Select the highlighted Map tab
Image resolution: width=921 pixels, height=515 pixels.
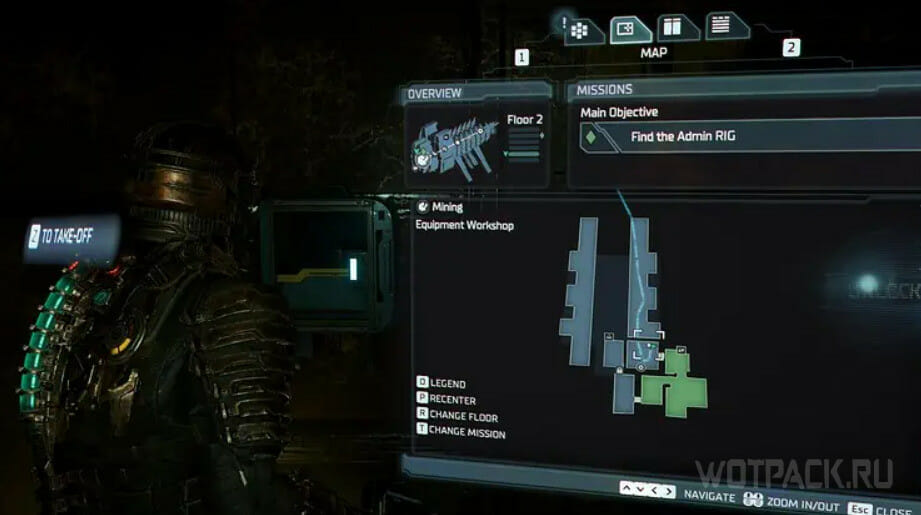click(x=626, y=28)
